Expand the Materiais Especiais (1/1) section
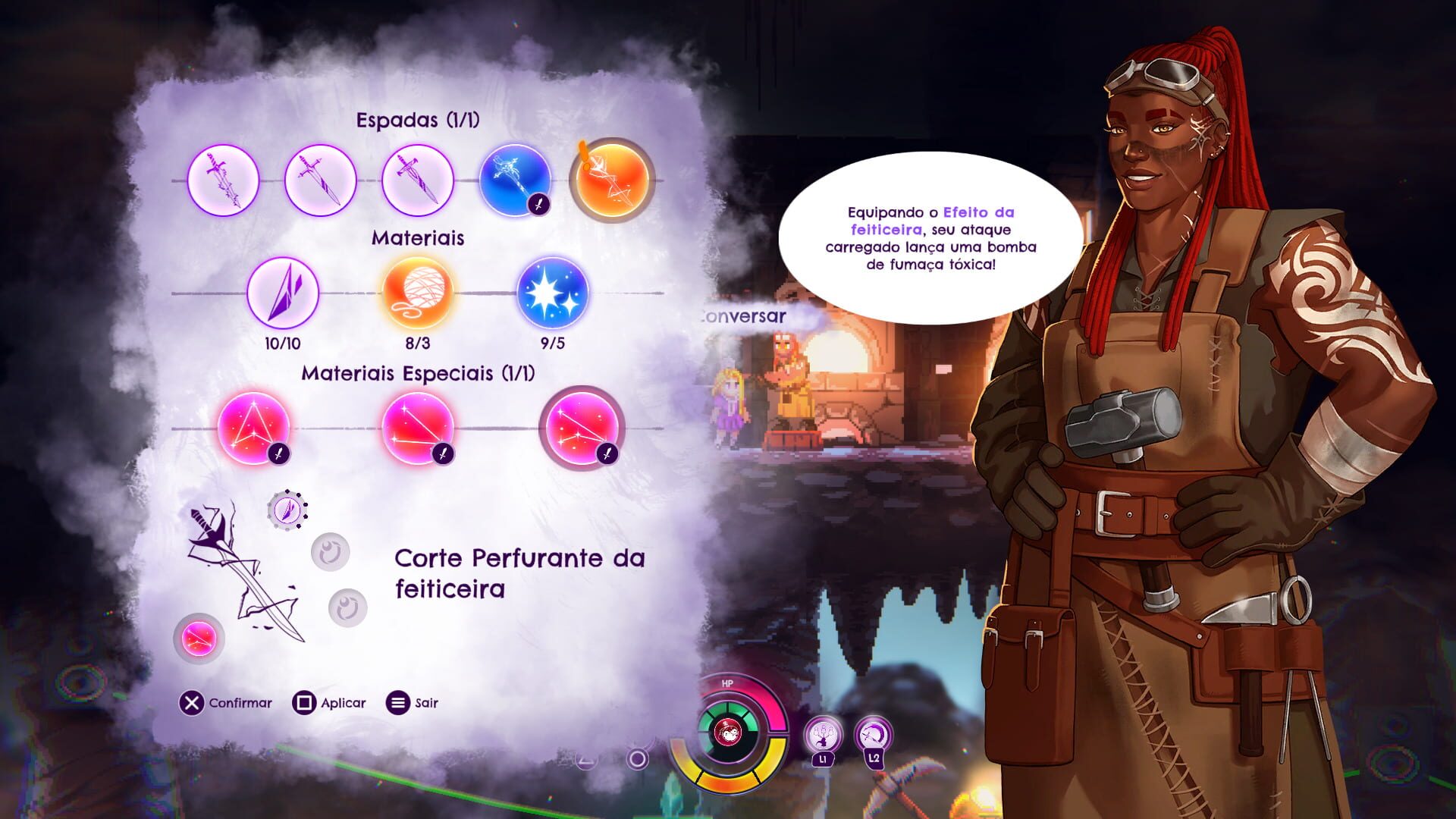The height and width of the screenshot is (819, 1456). coord(419,374)
